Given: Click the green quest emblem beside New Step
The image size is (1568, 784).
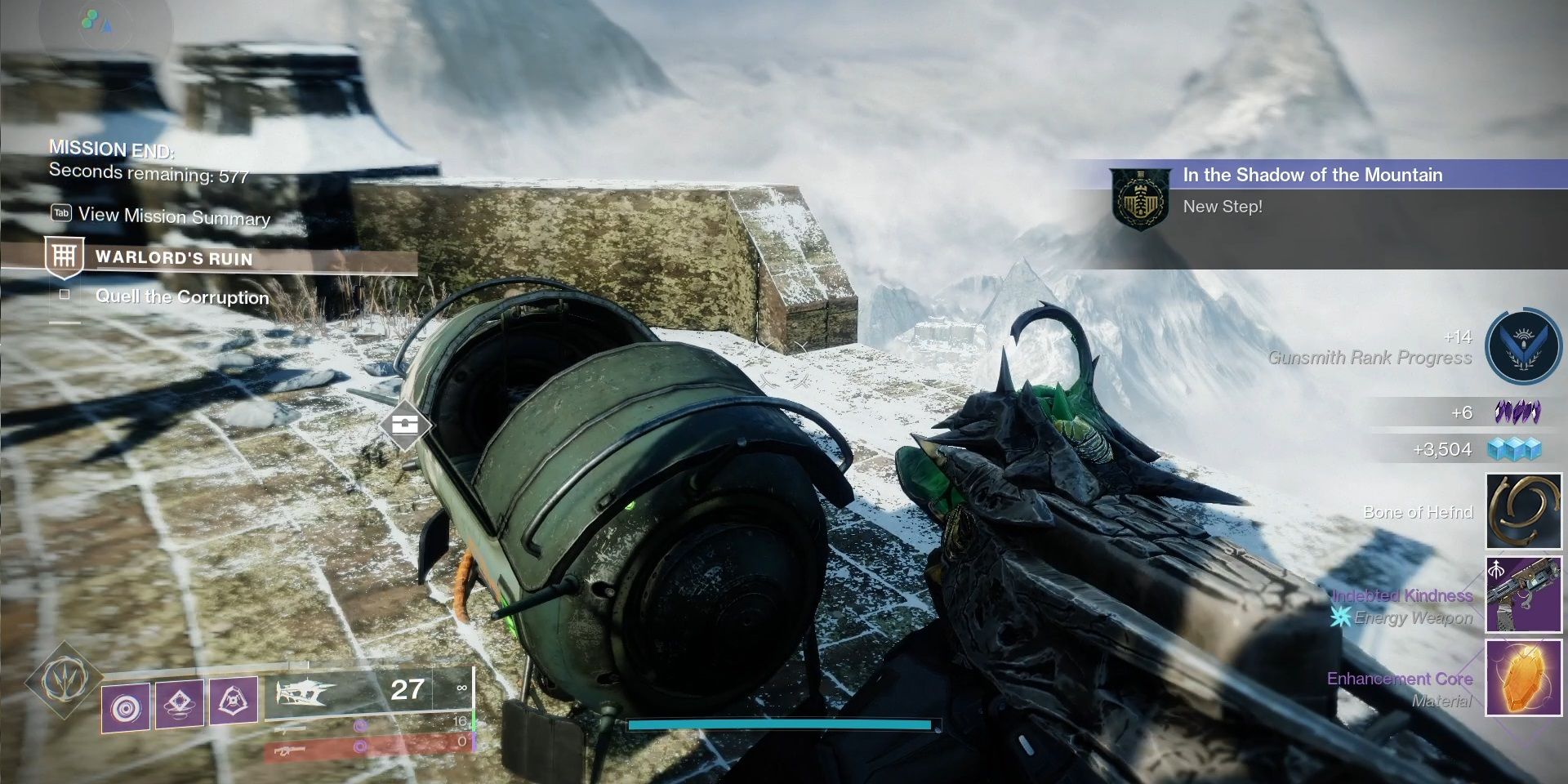Looking at the screenshot, I should pos(1138,200).
